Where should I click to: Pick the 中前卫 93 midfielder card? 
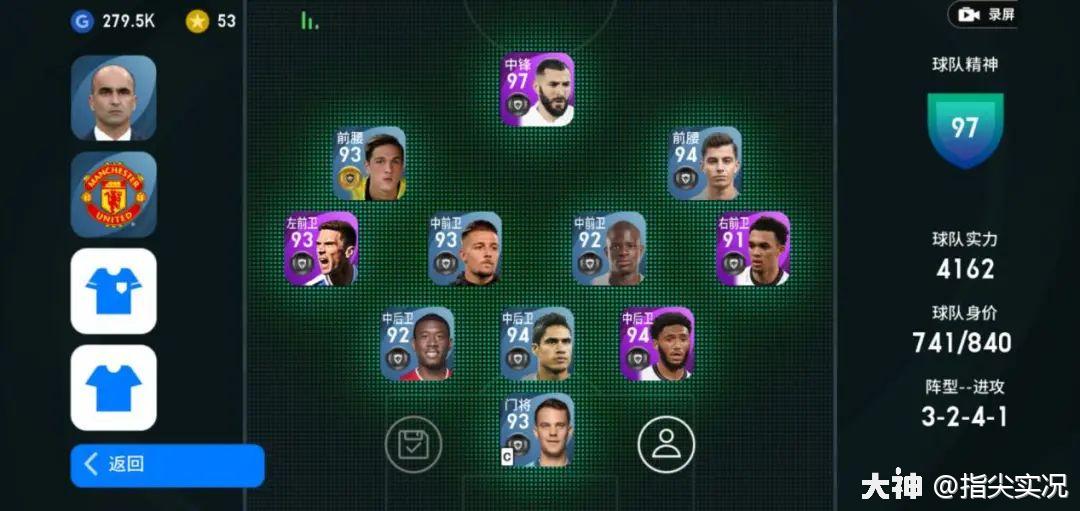pyautogui.click(x=465, y=249)
